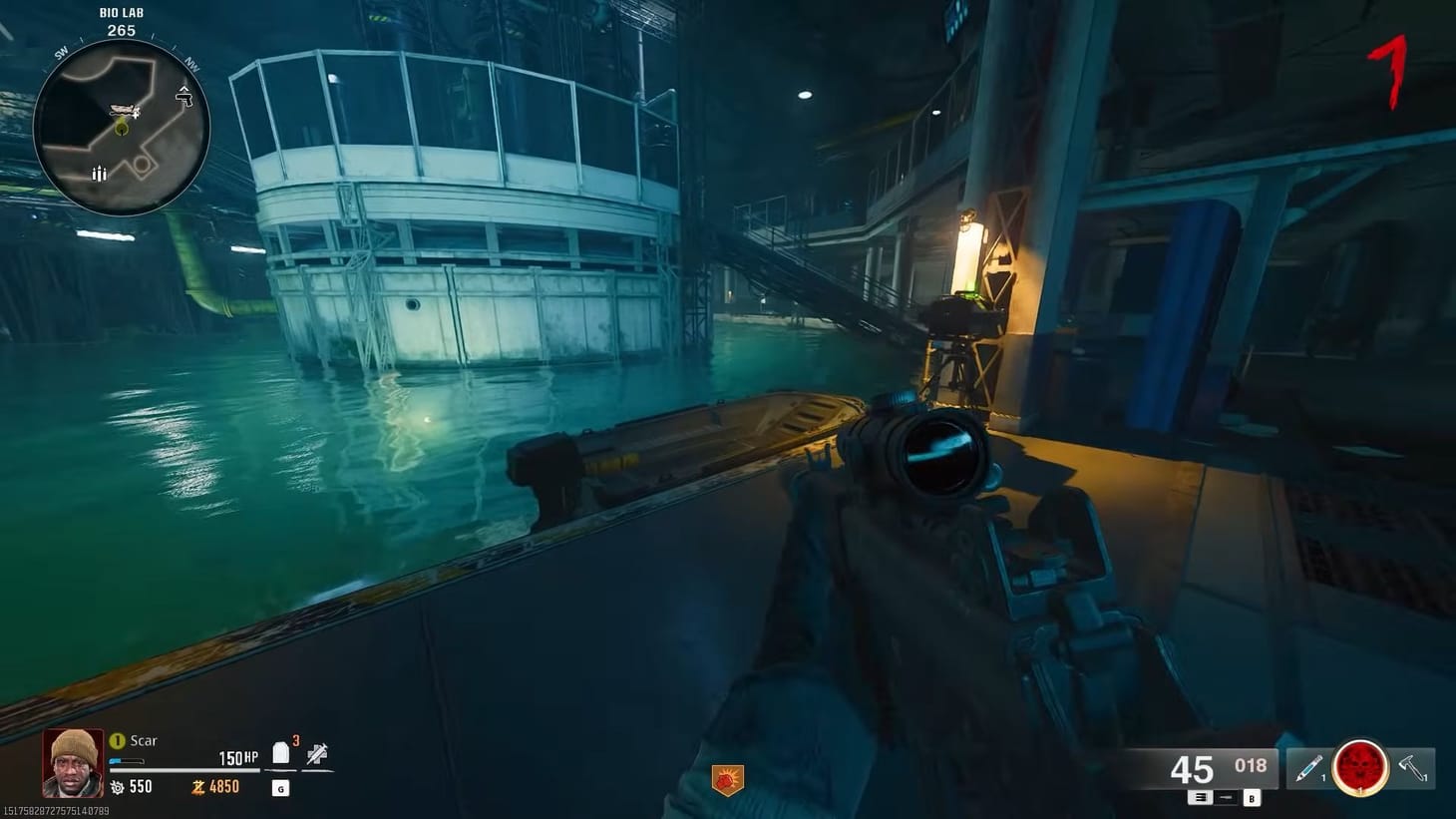Select the stim shot tactical icon
This screenshot has height=819, width=1456.
click(x=1310, y=767)
